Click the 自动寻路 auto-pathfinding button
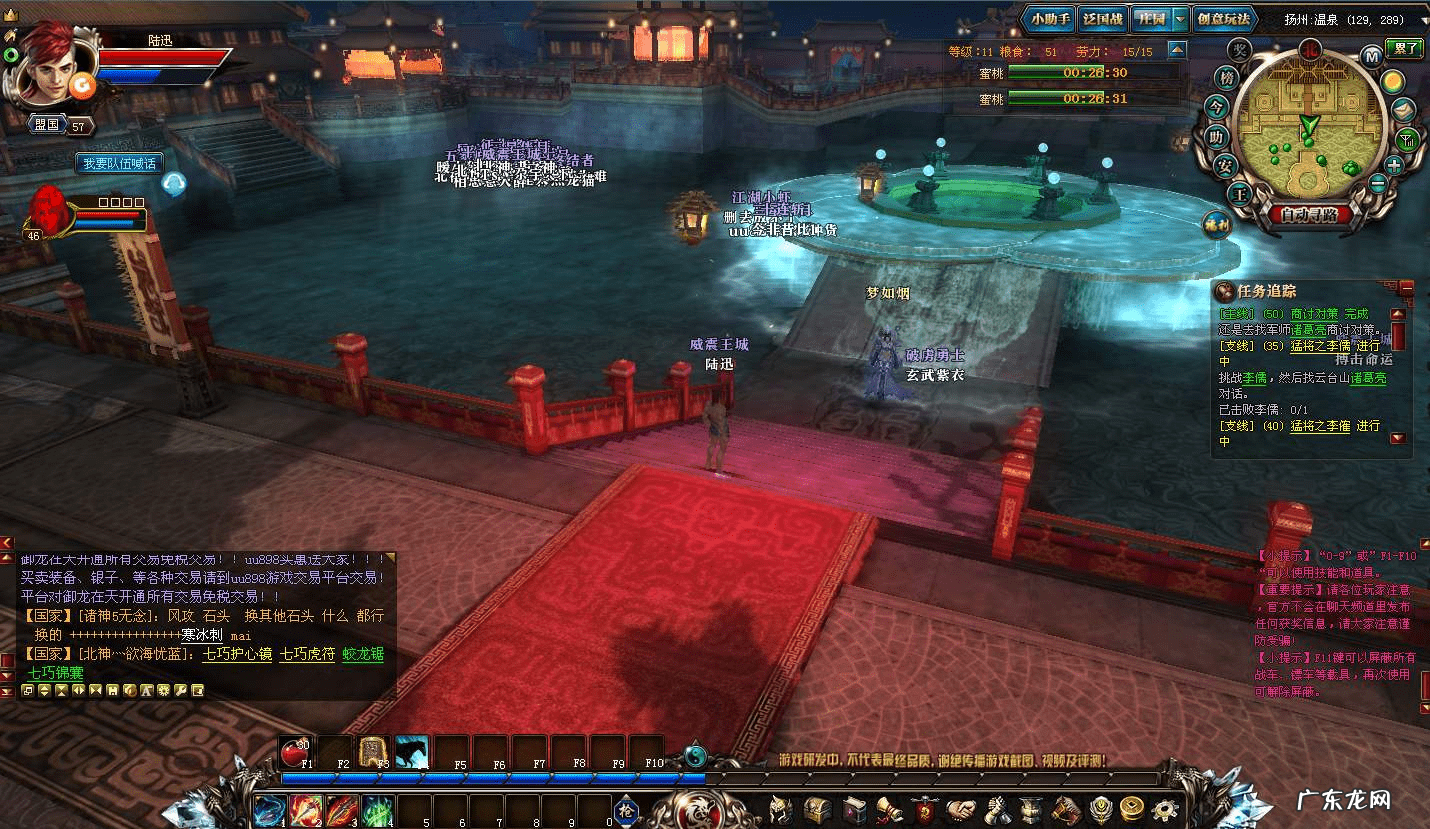1430x829 pixels. pos(1309,213)
